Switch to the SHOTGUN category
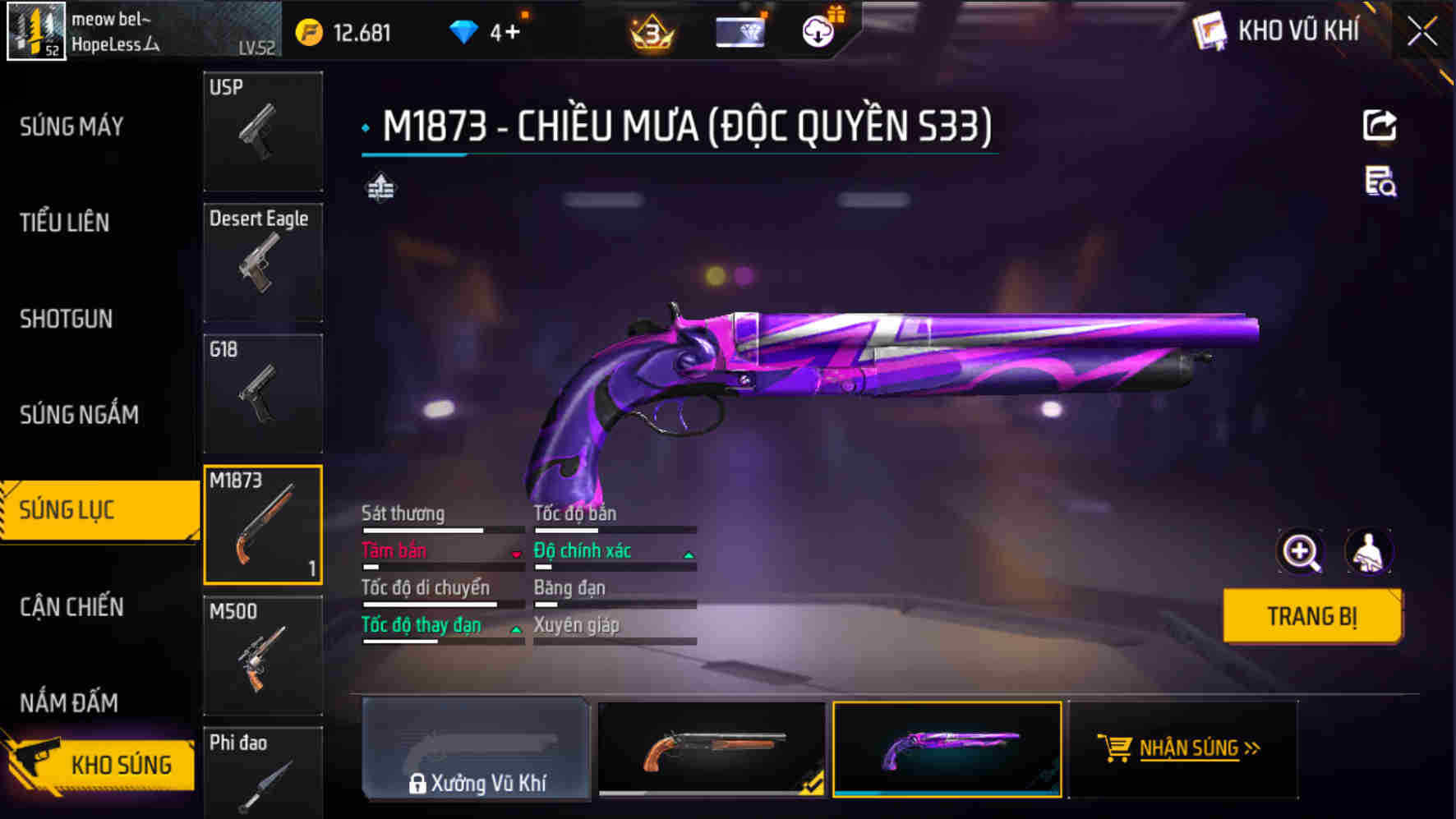The image size is (1456, 819). pyautogui.click(x=67, y=319)
